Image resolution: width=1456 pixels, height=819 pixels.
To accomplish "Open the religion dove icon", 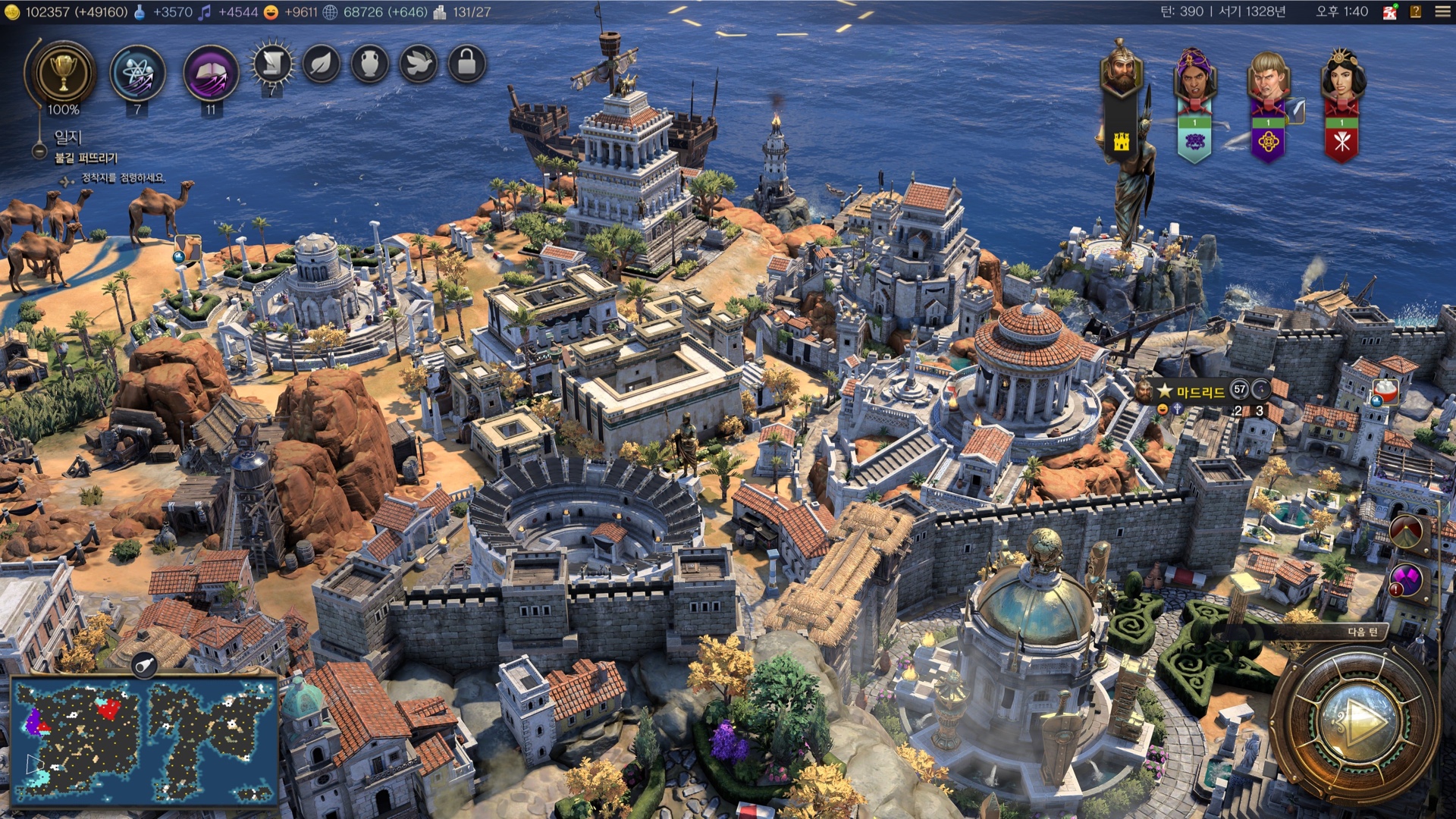I will coord(419,64).
